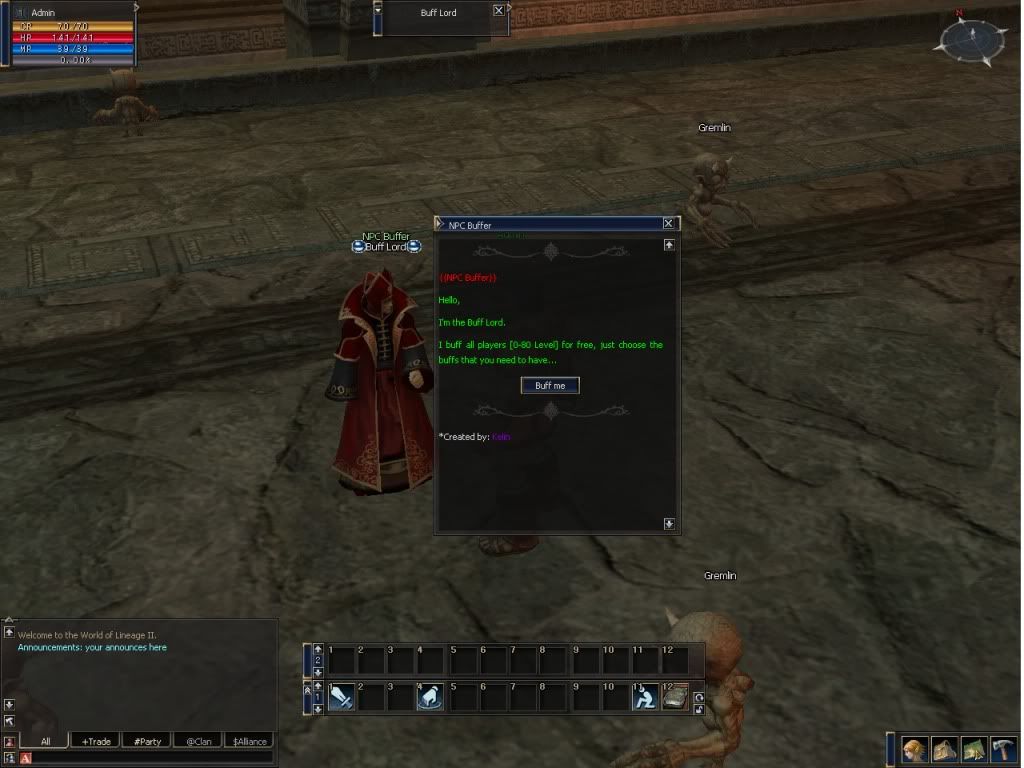Viewport: 1024px width, 768px height.
Task: Open the @Clan chat tab
Action: coord(198,741)
